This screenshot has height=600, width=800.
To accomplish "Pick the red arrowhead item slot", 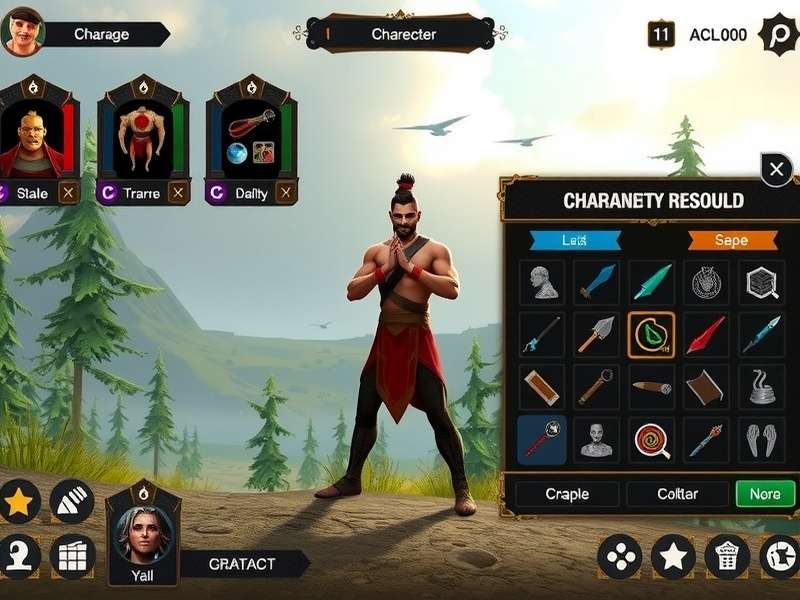I will coord(705,335).
